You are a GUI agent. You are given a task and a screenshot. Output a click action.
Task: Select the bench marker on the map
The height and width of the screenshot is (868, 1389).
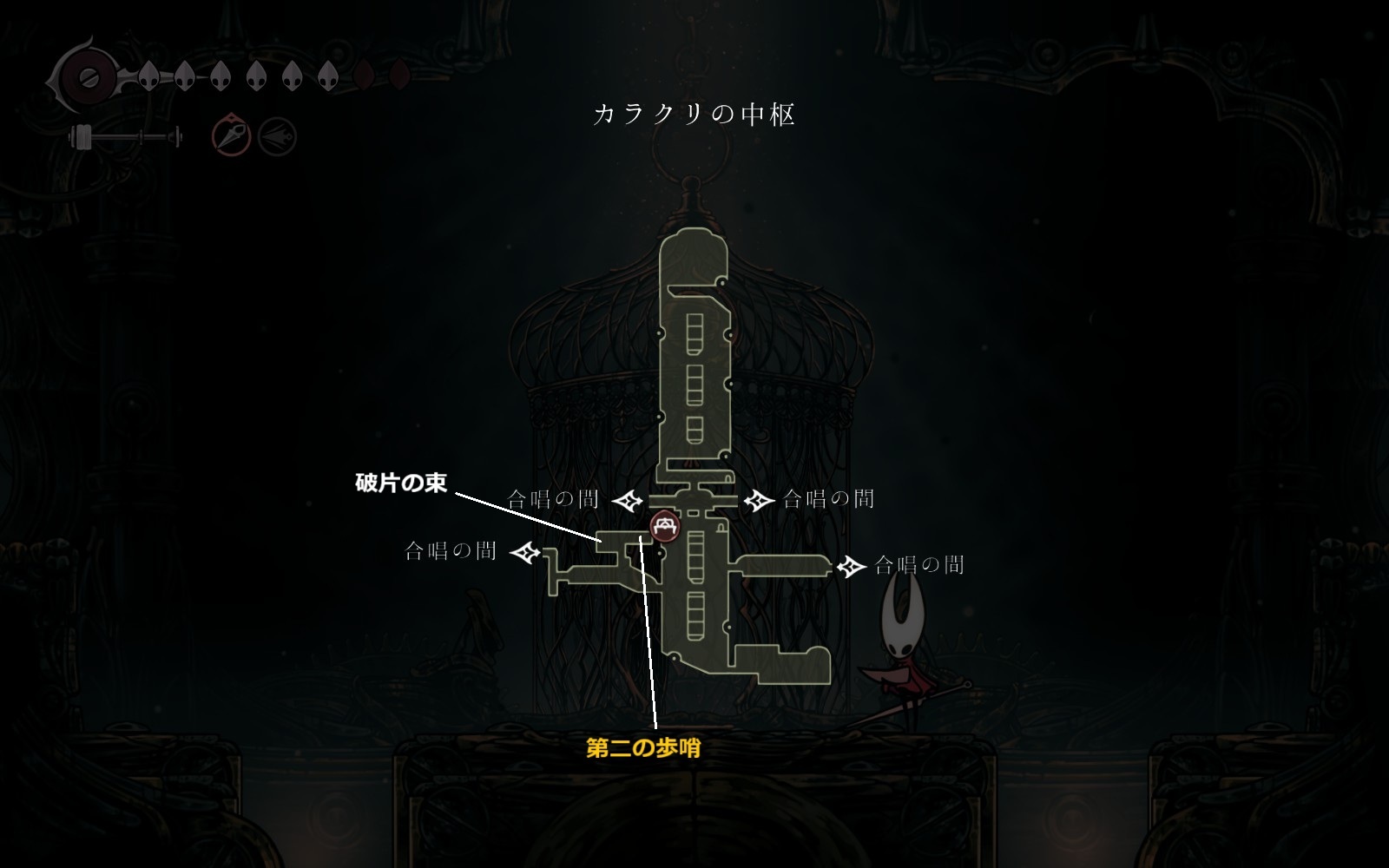coord(665,526)
